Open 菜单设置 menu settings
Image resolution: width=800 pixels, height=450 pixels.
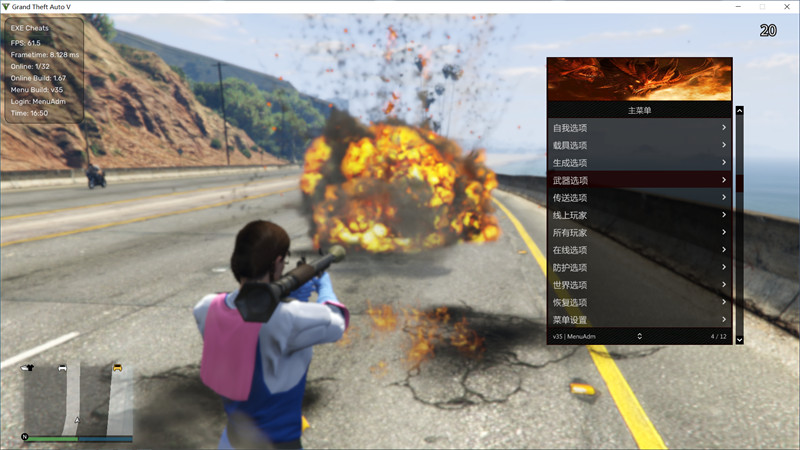point(640,320)
